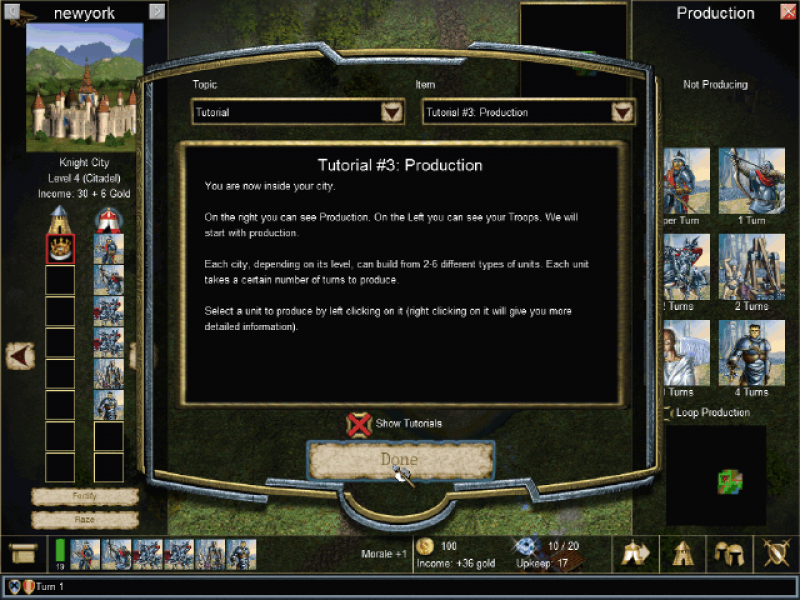
Task: Click the crossed swords shield toolbar icon
Action: (776, 553)
